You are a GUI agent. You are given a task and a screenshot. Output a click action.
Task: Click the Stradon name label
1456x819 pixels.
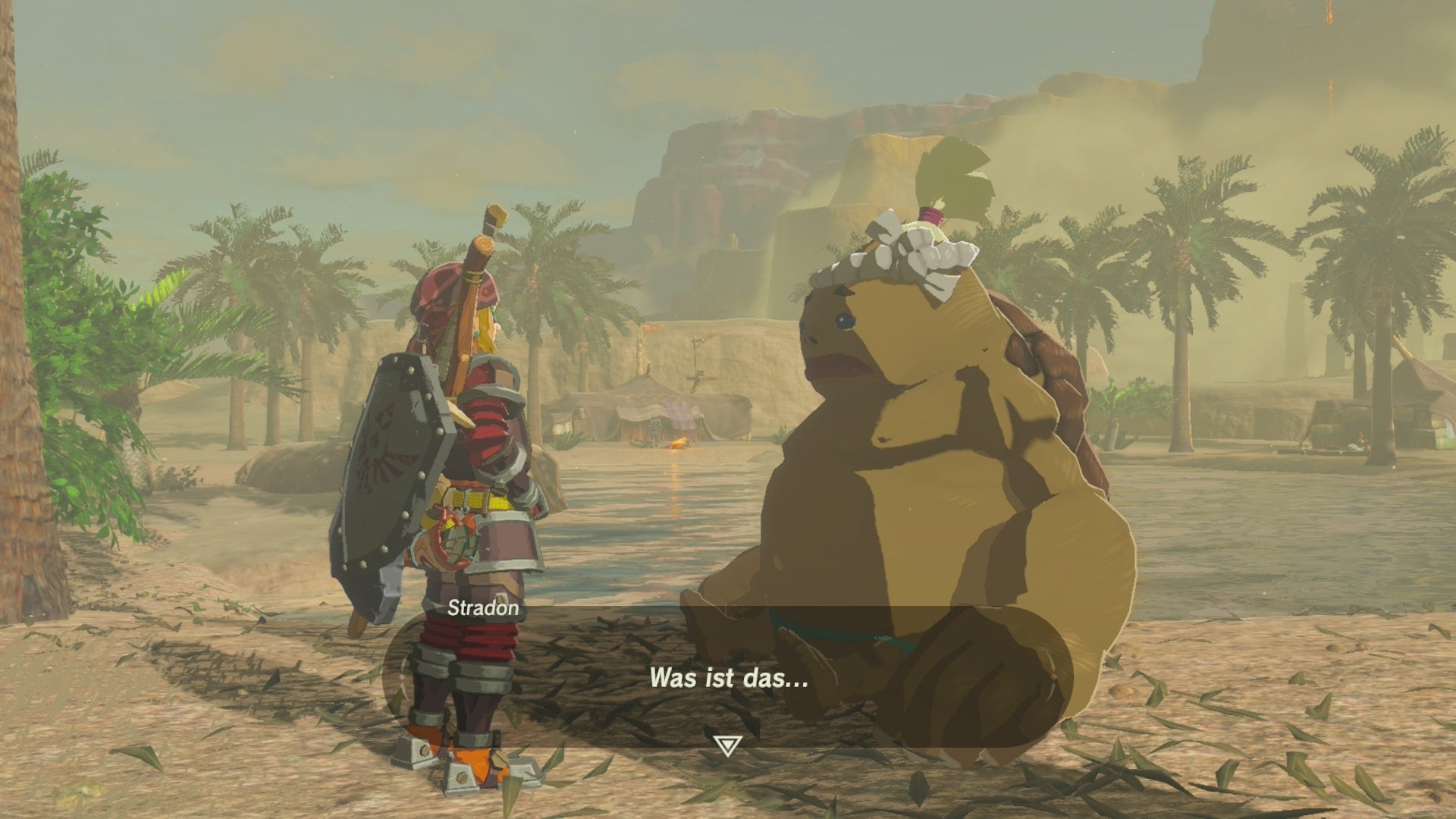point(480,607)
